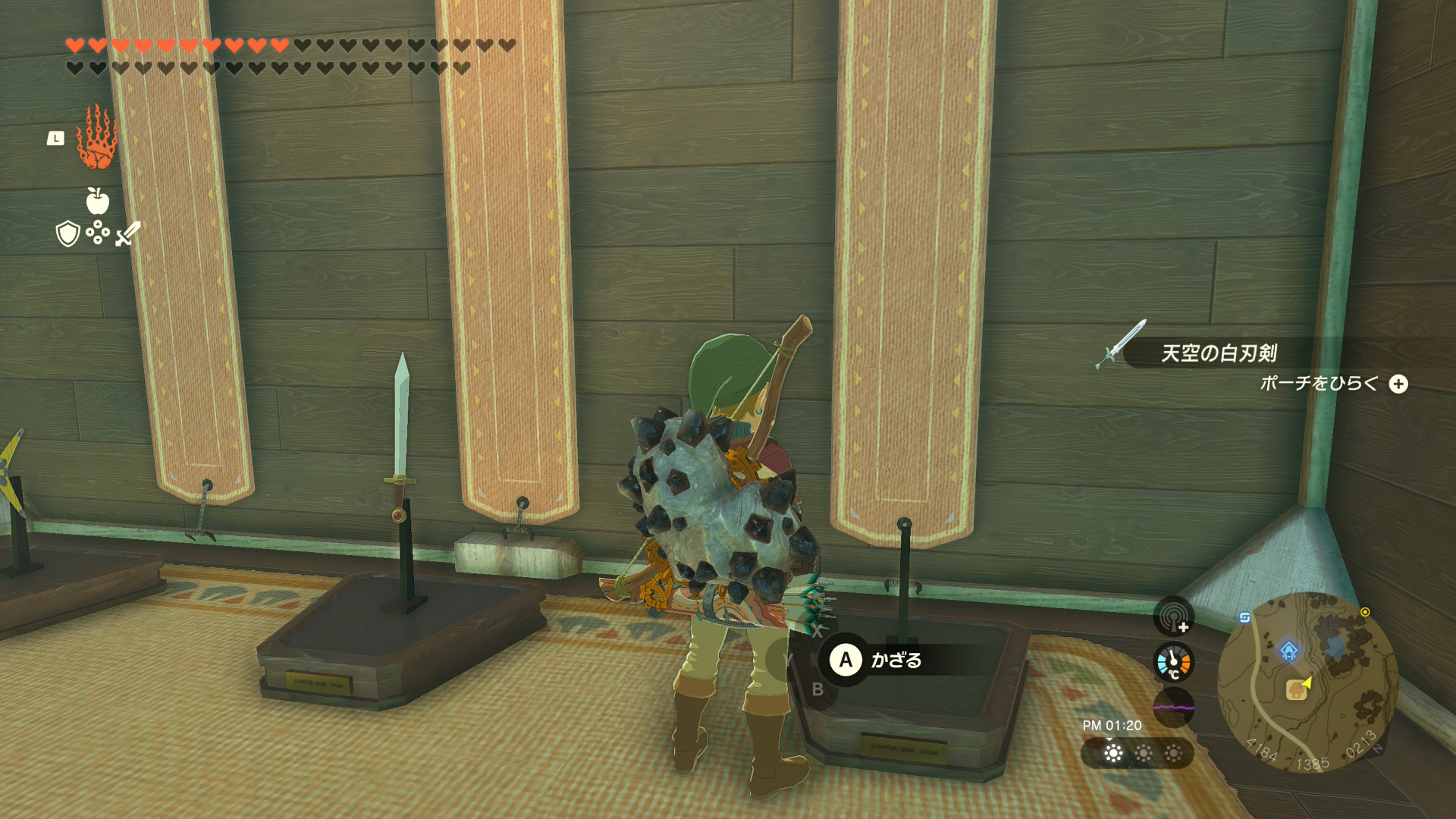Select the orange hand ability icon
This screenshot has height=819, width=1456.
tap(96, 138)
